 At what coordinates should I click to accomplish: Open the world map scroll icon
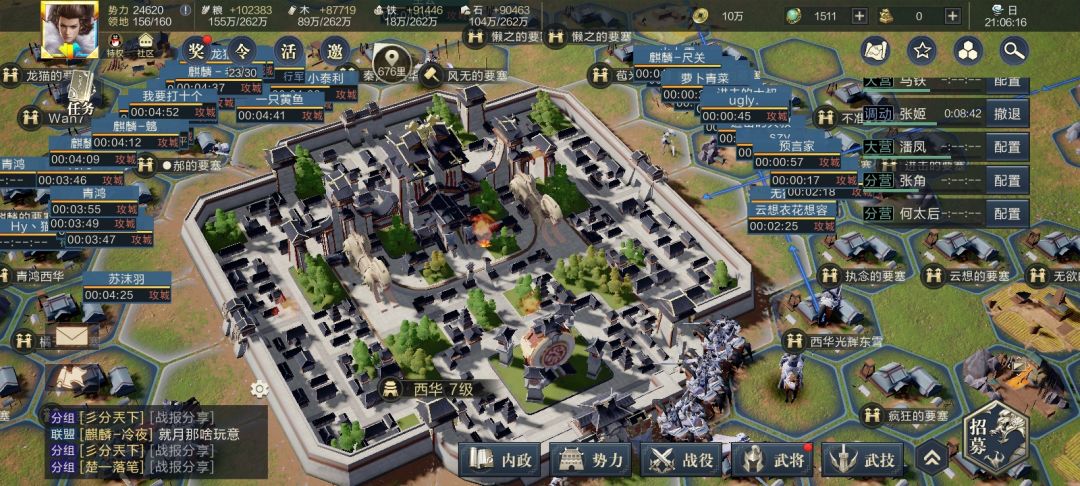pos(877,50)
